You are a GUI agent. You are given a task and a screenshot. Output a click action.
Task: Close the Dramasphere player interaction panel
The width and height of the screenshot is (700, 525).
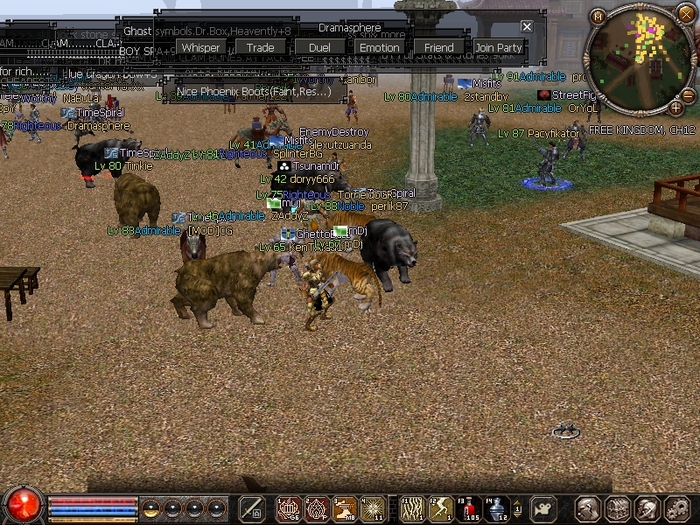(527, 27)
